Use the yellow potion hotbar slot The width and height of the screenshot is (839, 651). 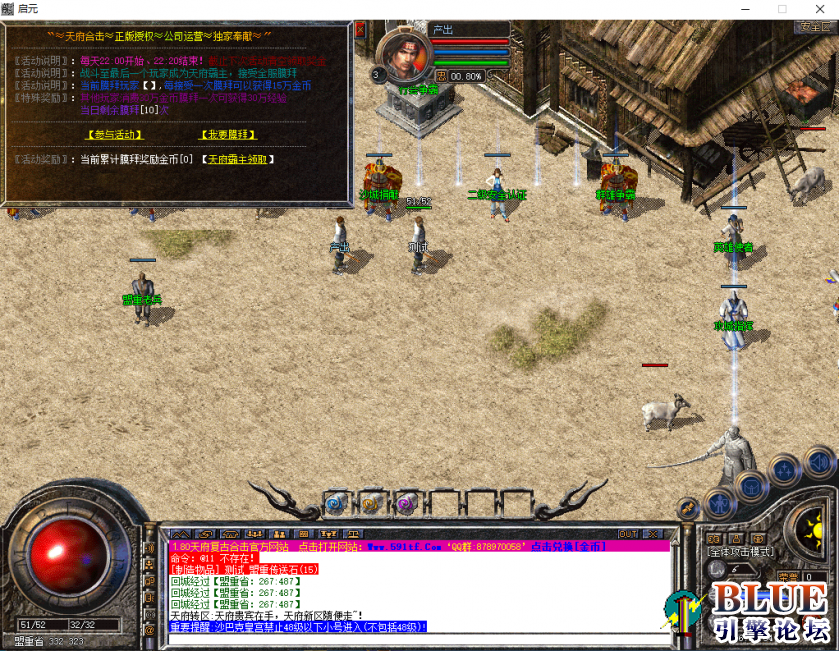coord(371,503)
